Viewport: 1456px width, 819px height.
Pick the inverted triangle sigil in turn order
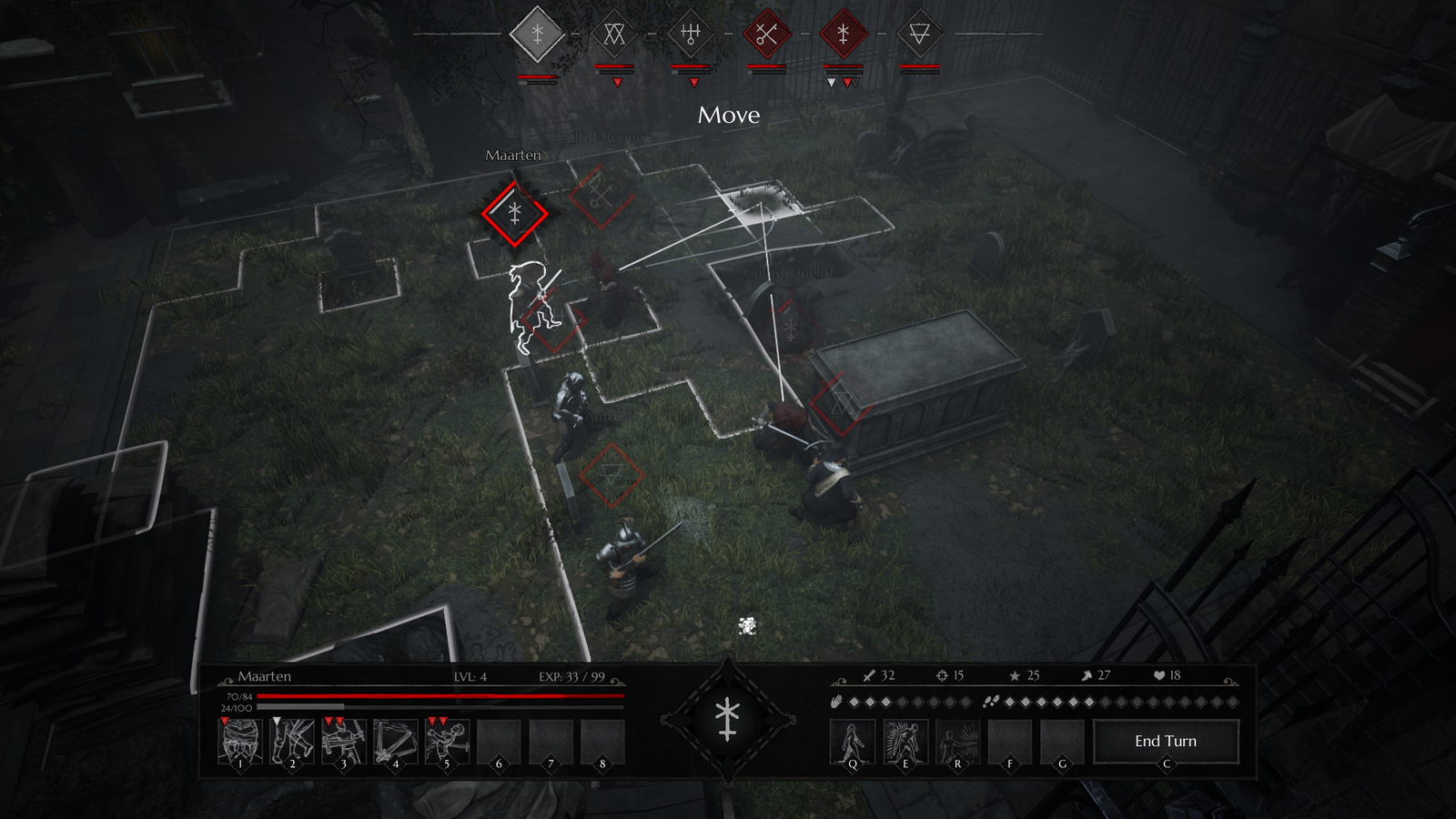919,35
